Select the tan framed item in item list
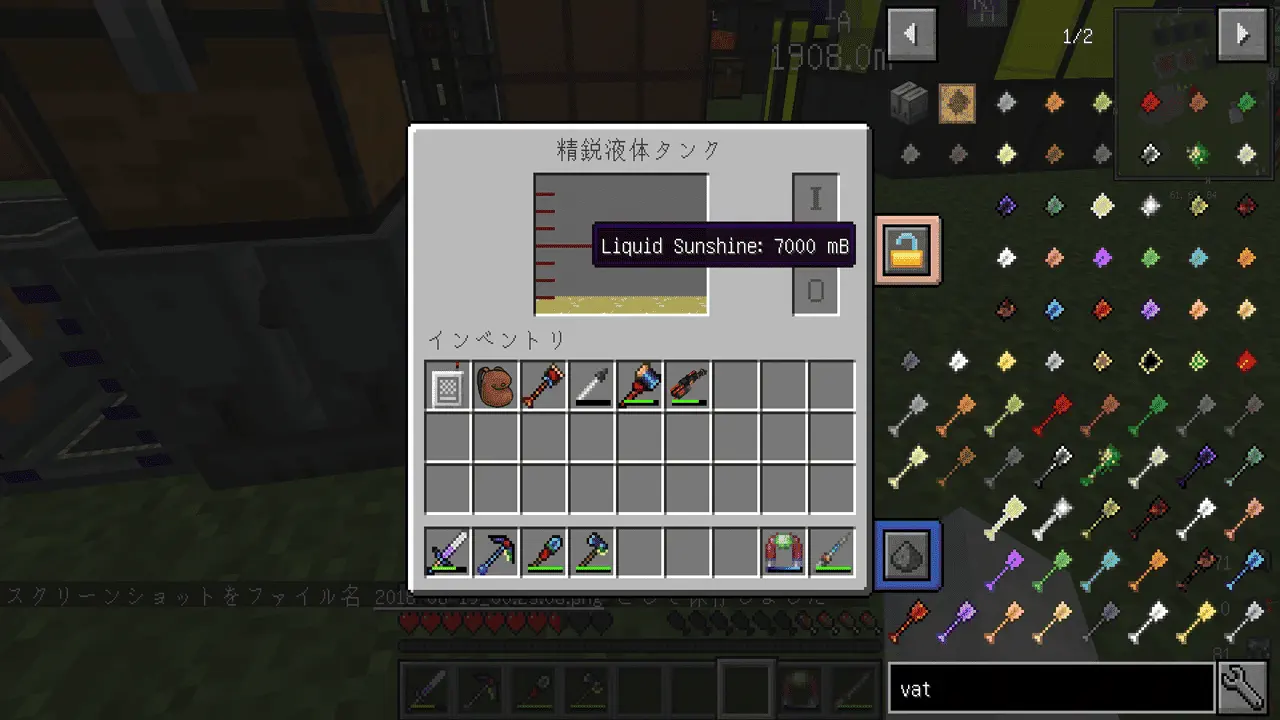 [x=957, y=103]
